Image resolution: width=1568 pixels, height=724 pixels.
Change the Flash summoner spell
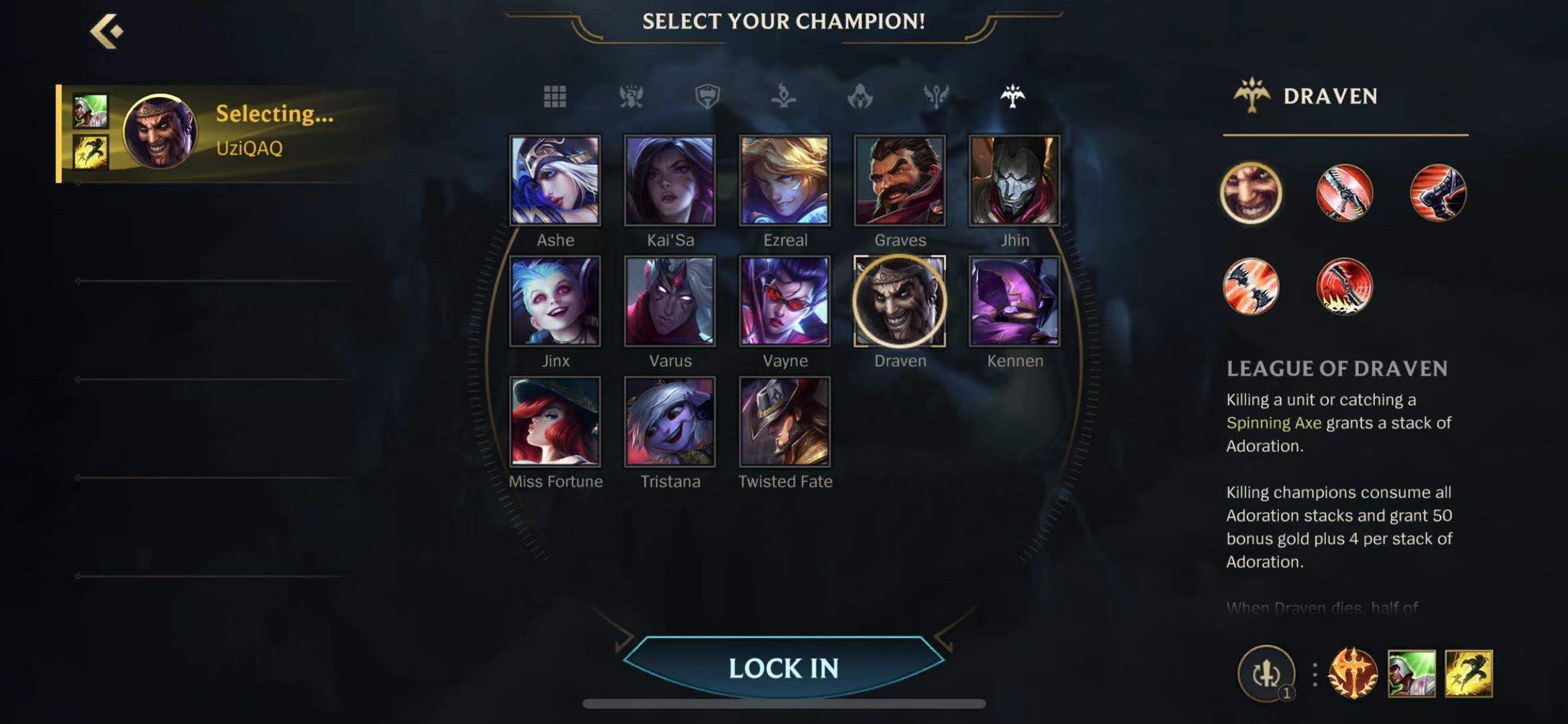(x=1468, y=674)
